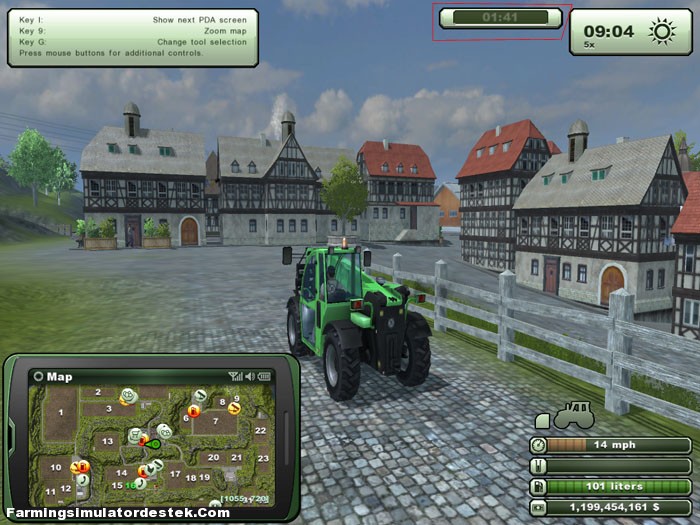Choose field 17 on the PDA map

(x=176, y=474)
